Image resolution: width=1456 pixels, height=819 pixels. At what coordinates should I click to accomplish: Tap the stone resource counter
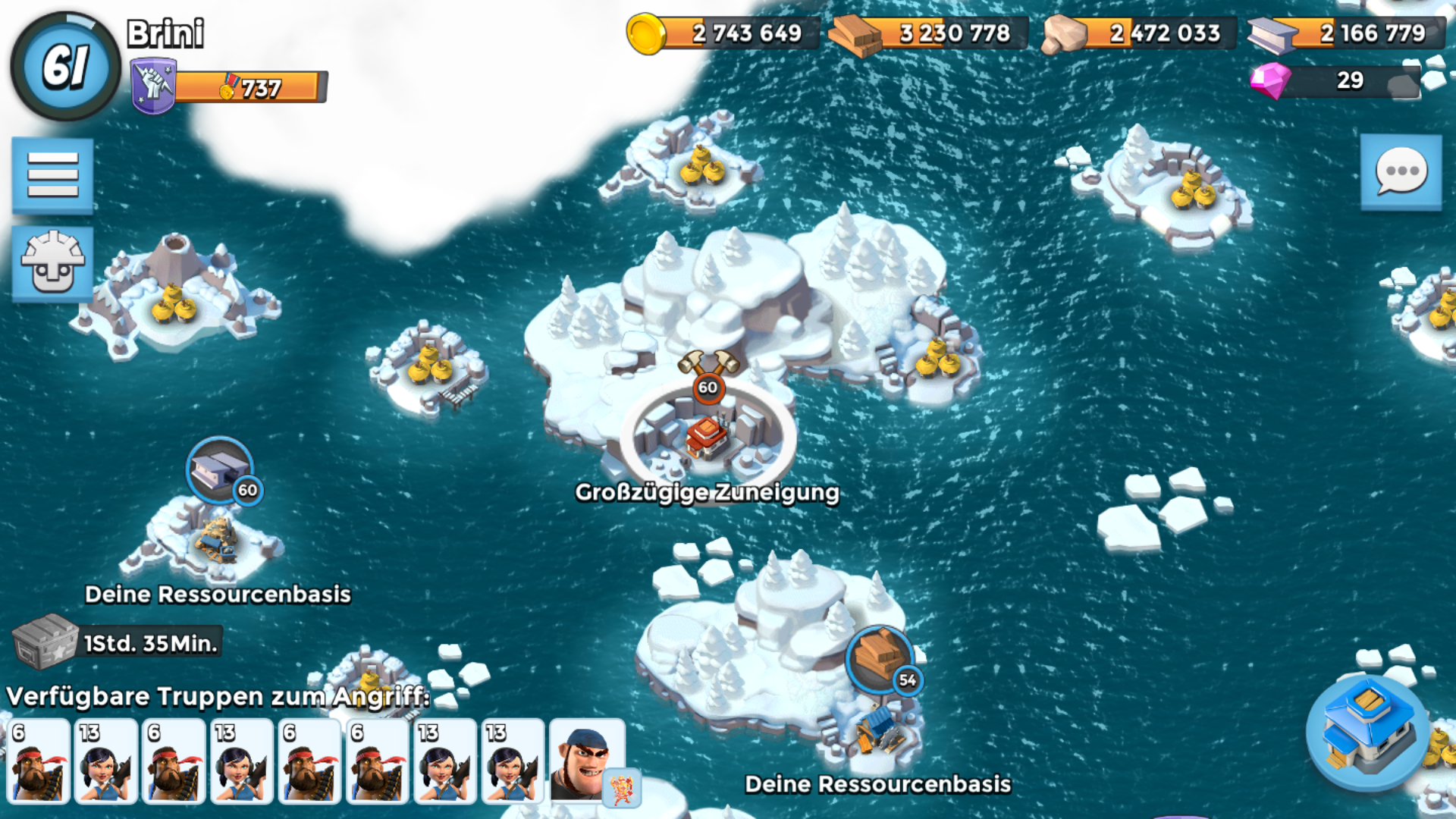(x=1139, y=33)
